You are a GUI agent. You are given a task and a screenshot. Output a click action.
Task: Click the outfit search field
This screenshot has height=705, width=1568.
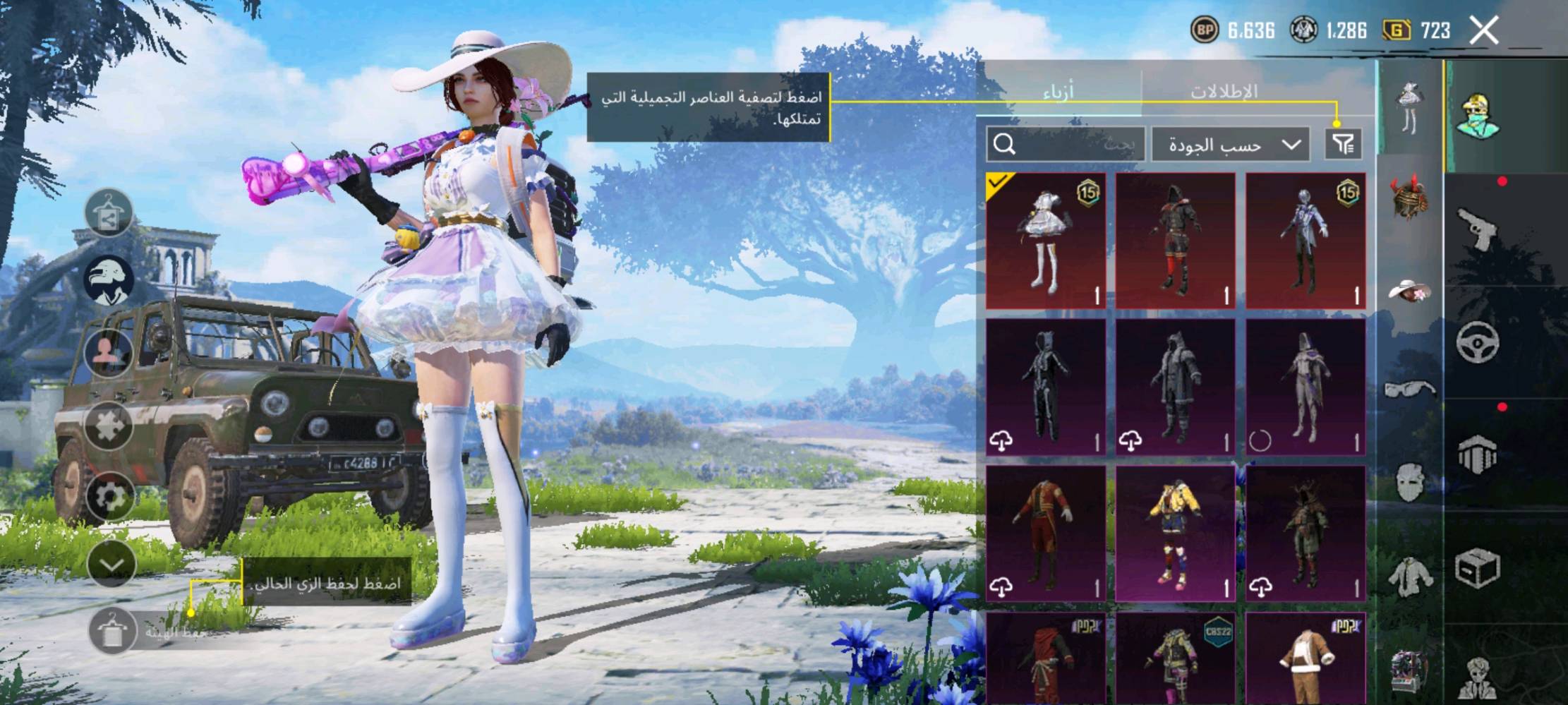pos(1065,145)
